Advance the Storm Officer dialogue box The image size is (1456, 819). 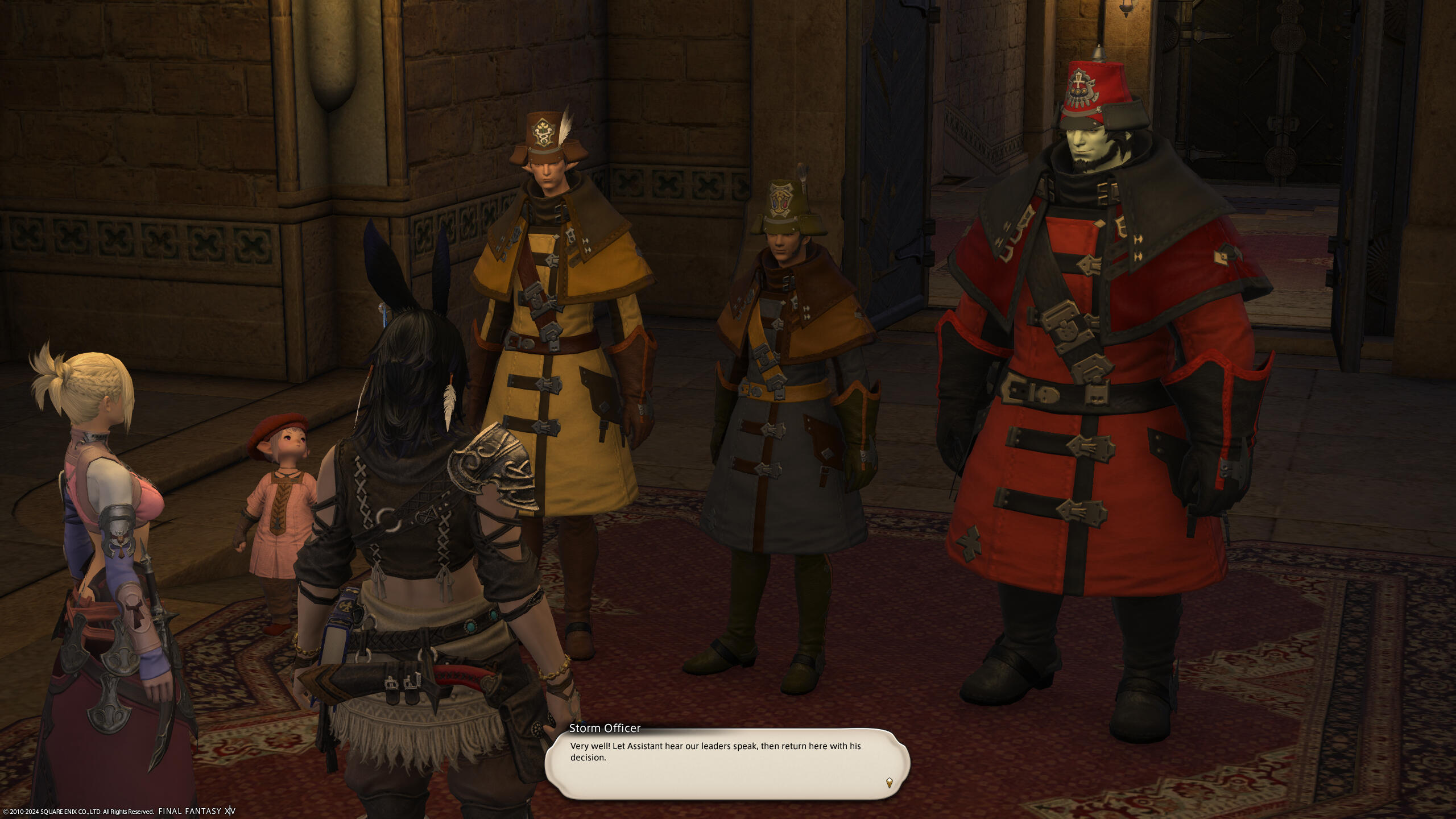pos(727,763)
